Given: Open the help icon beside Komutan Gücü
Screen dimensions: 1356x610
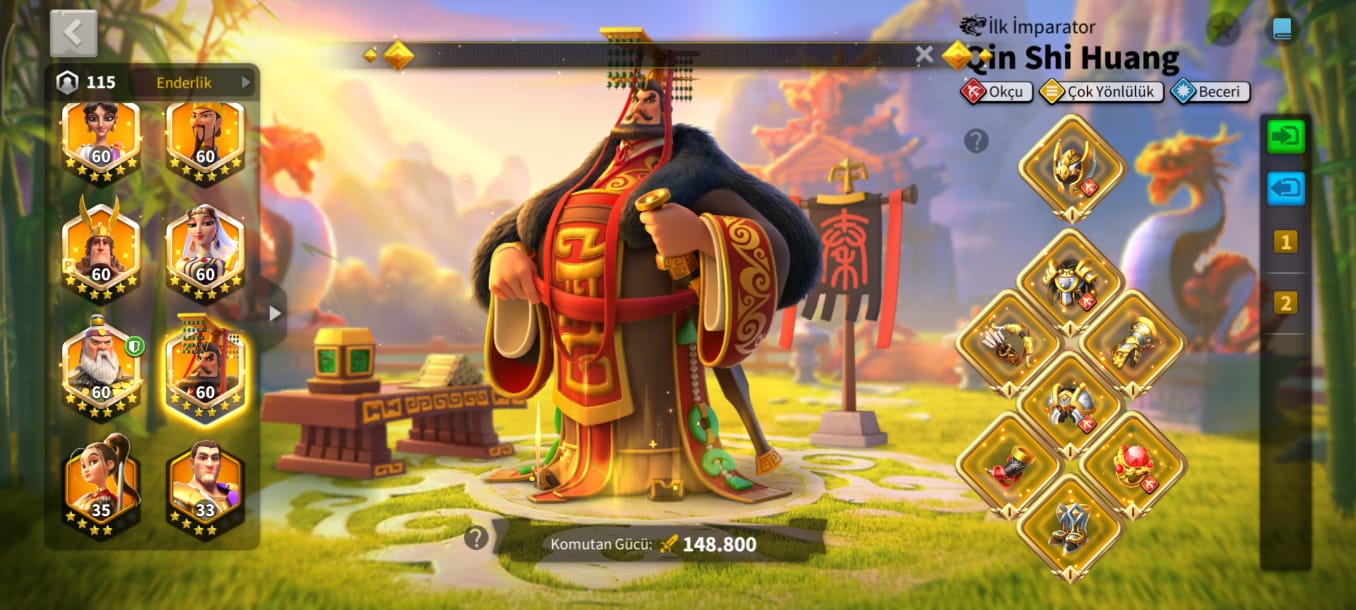Looking at the screenshot, I should point(476,539).
